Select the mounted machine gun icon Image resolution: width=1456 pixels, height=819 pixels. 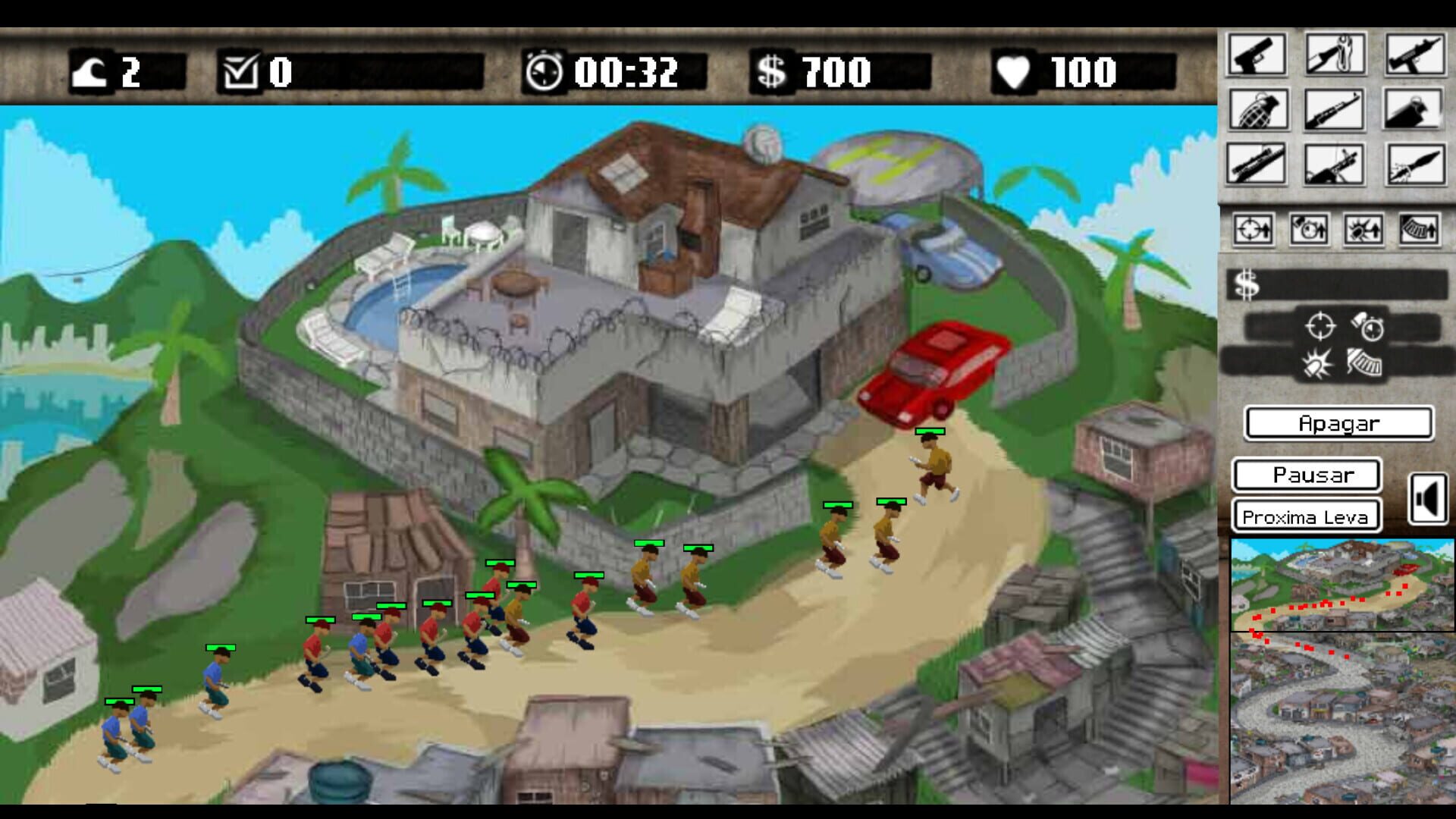[x=1335, y=164]
